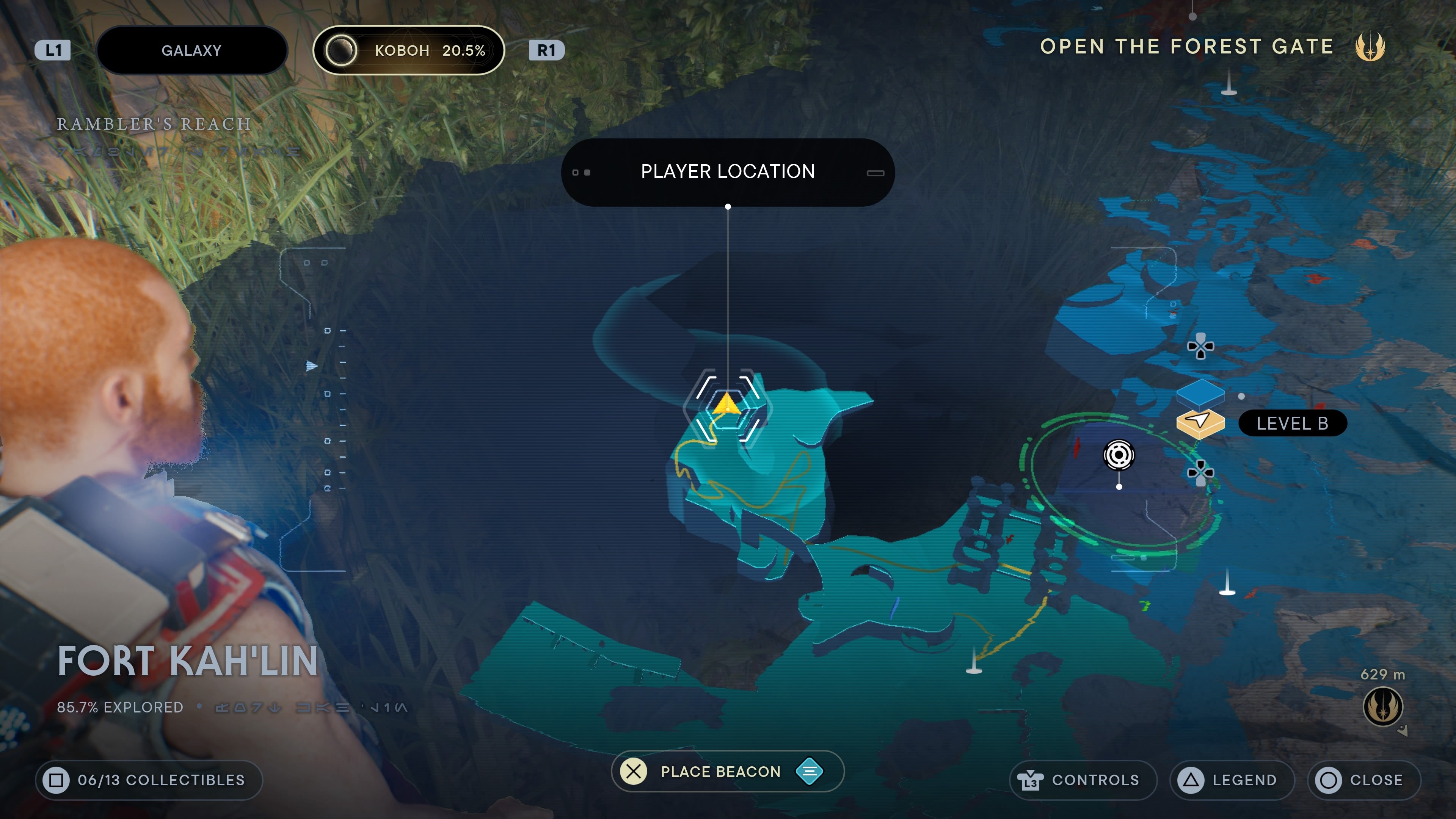Switch to the blue upper map level
The width and height of the screenshot is (1456, 819).
click(1200, 392)
